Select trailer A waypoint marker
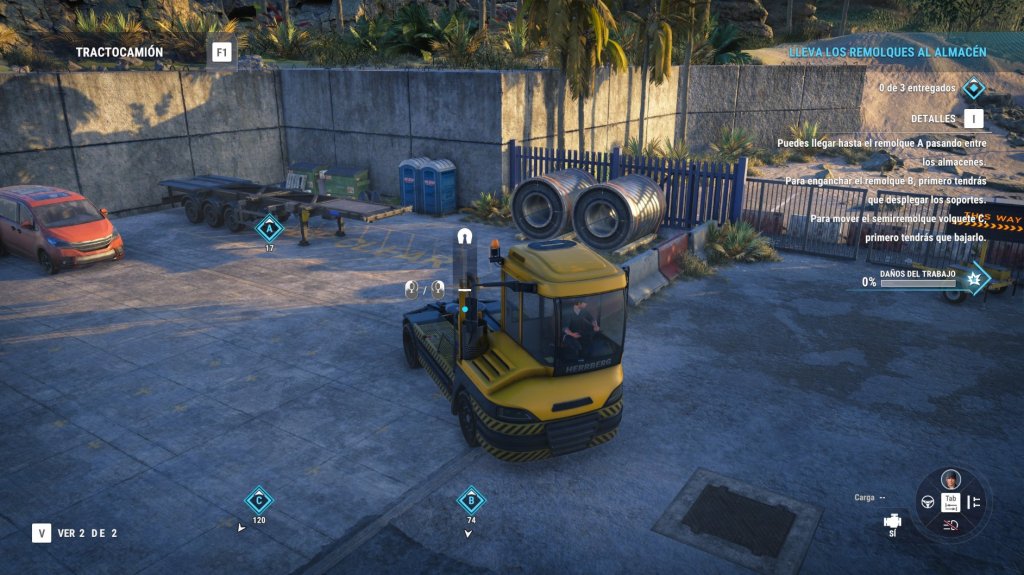 coord(269,229)
